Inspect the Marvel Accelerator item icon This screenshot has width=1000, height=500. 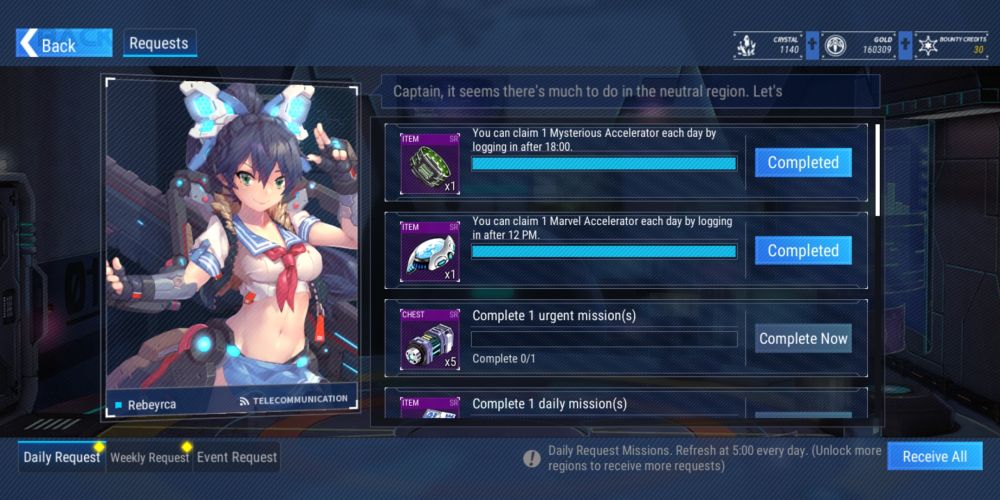[430, 251]
